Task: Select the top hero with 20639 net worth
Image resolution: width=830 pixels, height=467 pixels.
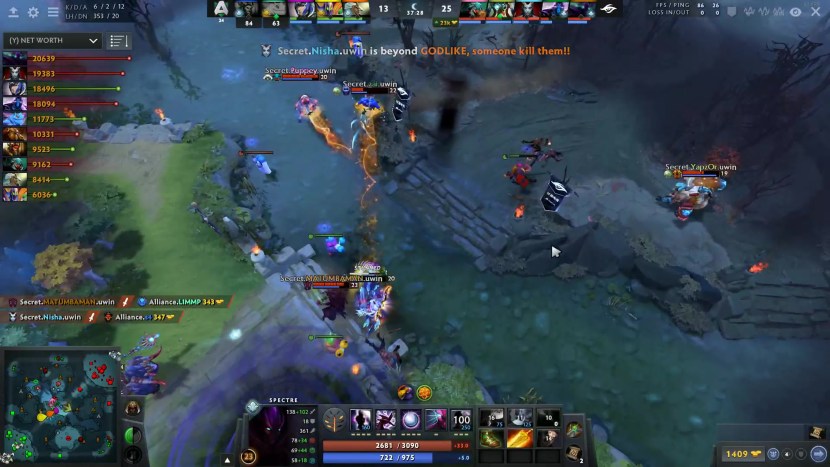Action: pyautogui.click(x=15, y=59)
